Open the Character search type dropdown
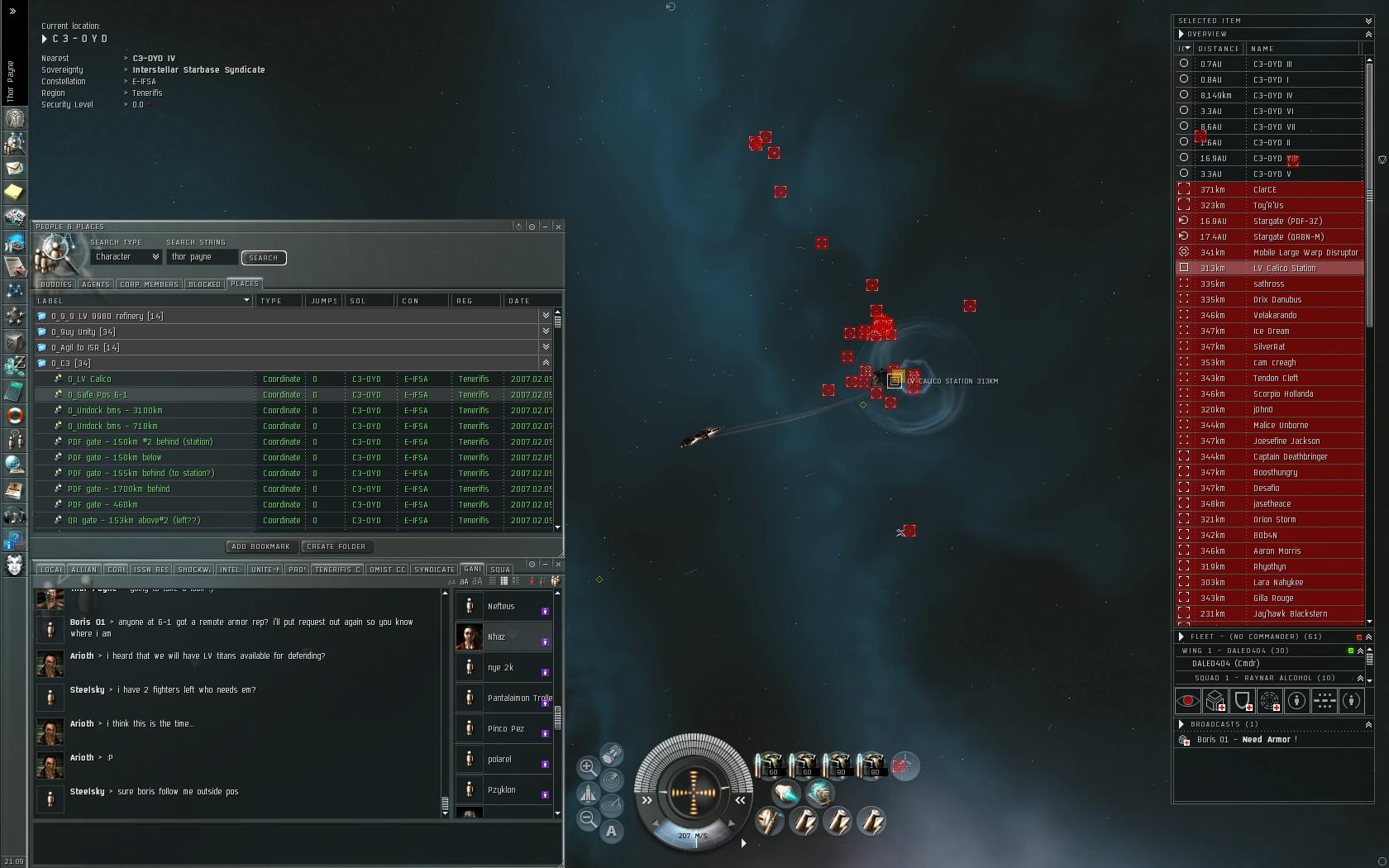1389x868 pixels. pyautogui.click(x=126, y=257)
